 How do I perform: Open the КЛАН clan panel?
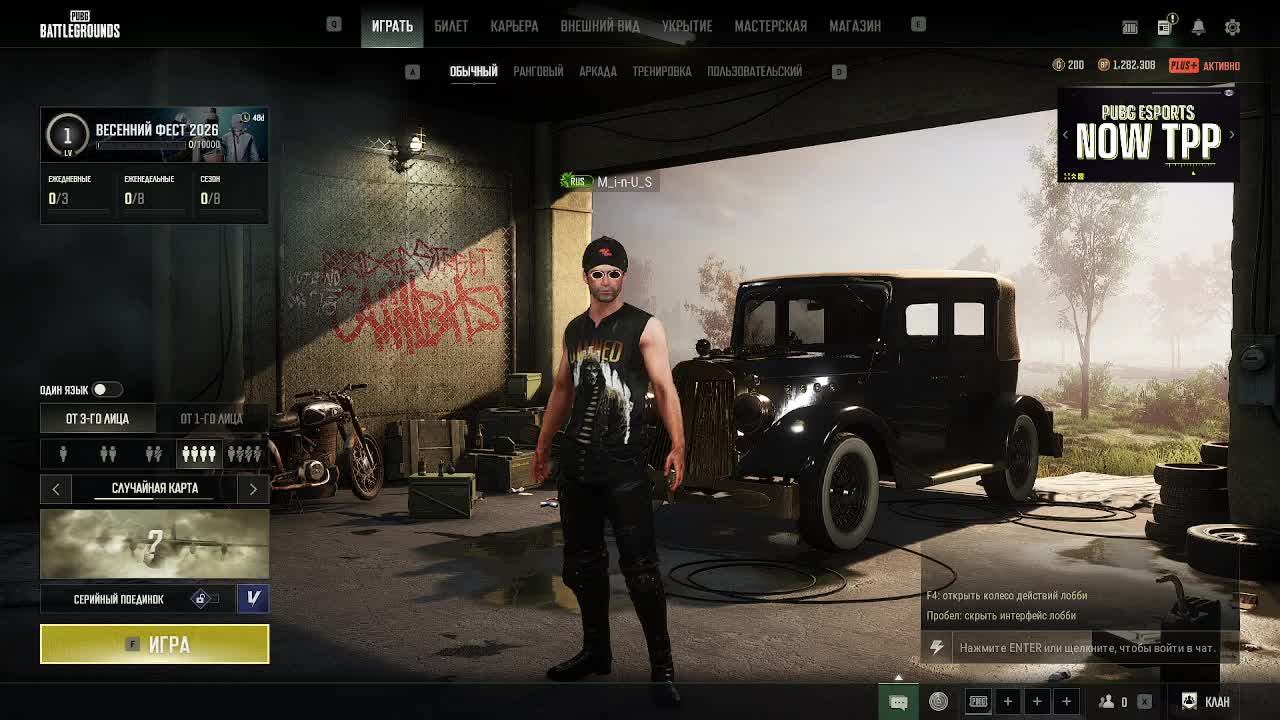pyautogui.click(x=1206, y=701)
